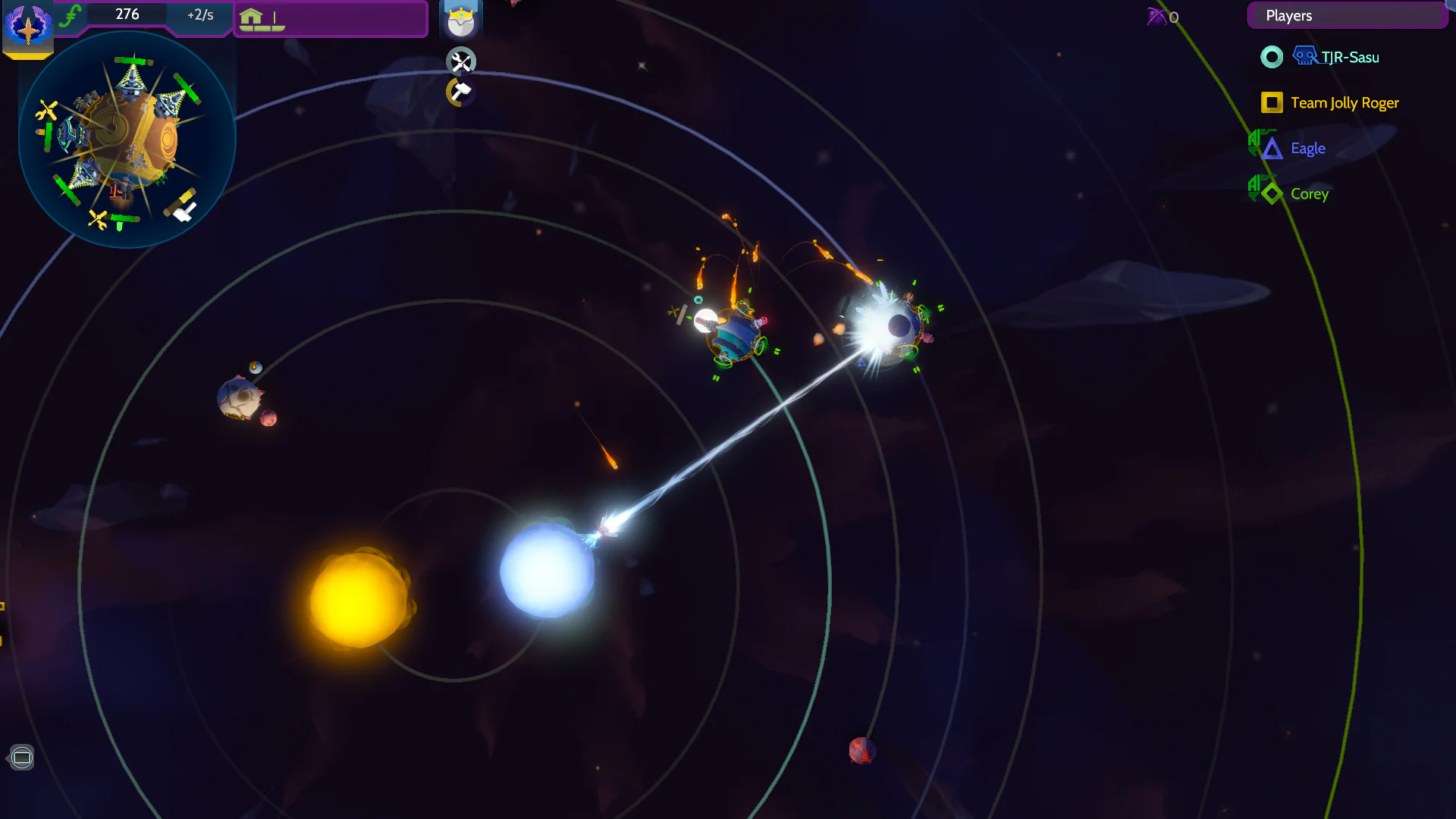Screen dimensions: 1456x819
Task: Open the wrench repair tools icon
Action: 461,61
